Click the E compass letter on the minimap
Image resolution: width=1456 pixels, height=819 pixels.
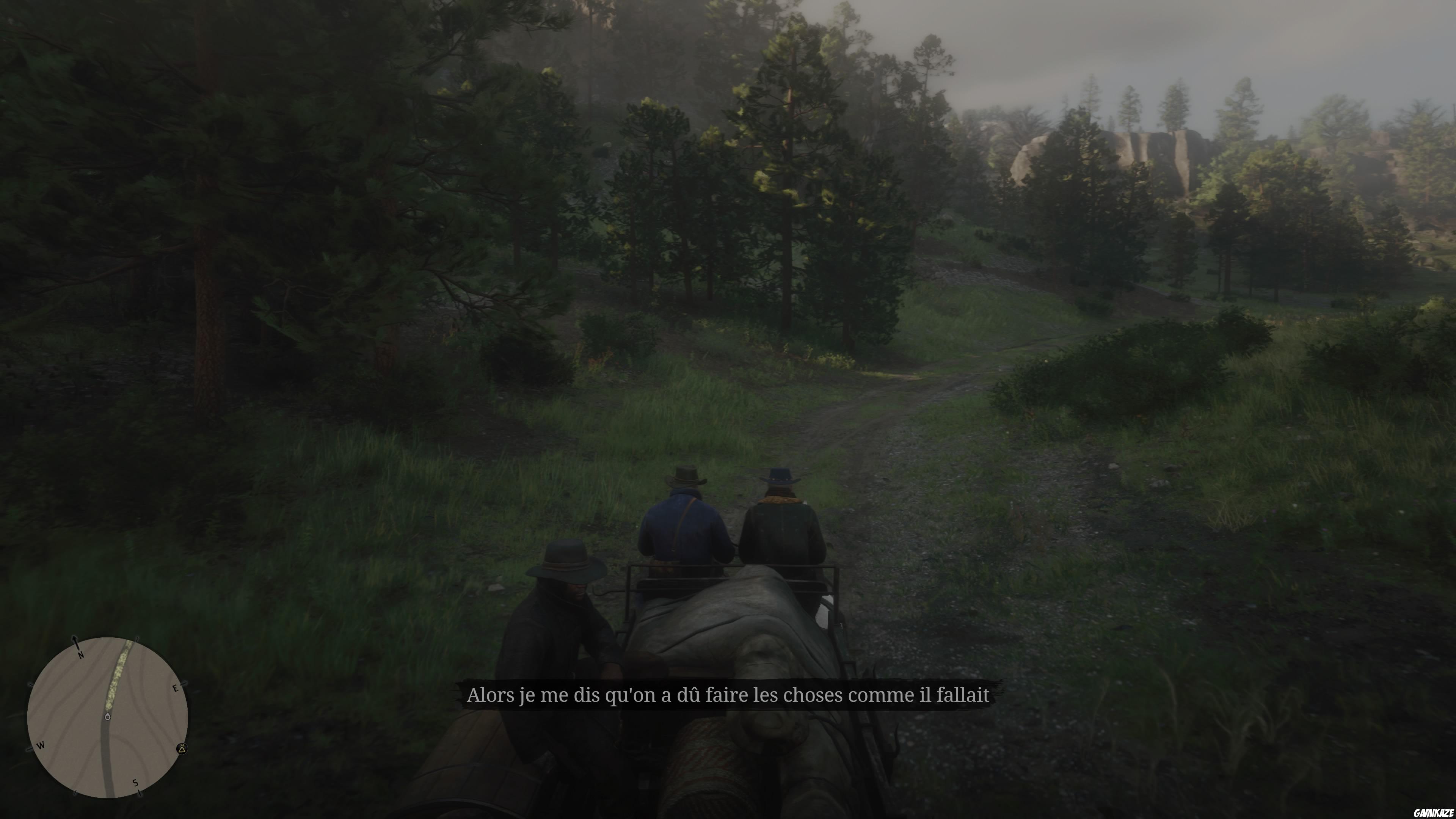[175, 689]
